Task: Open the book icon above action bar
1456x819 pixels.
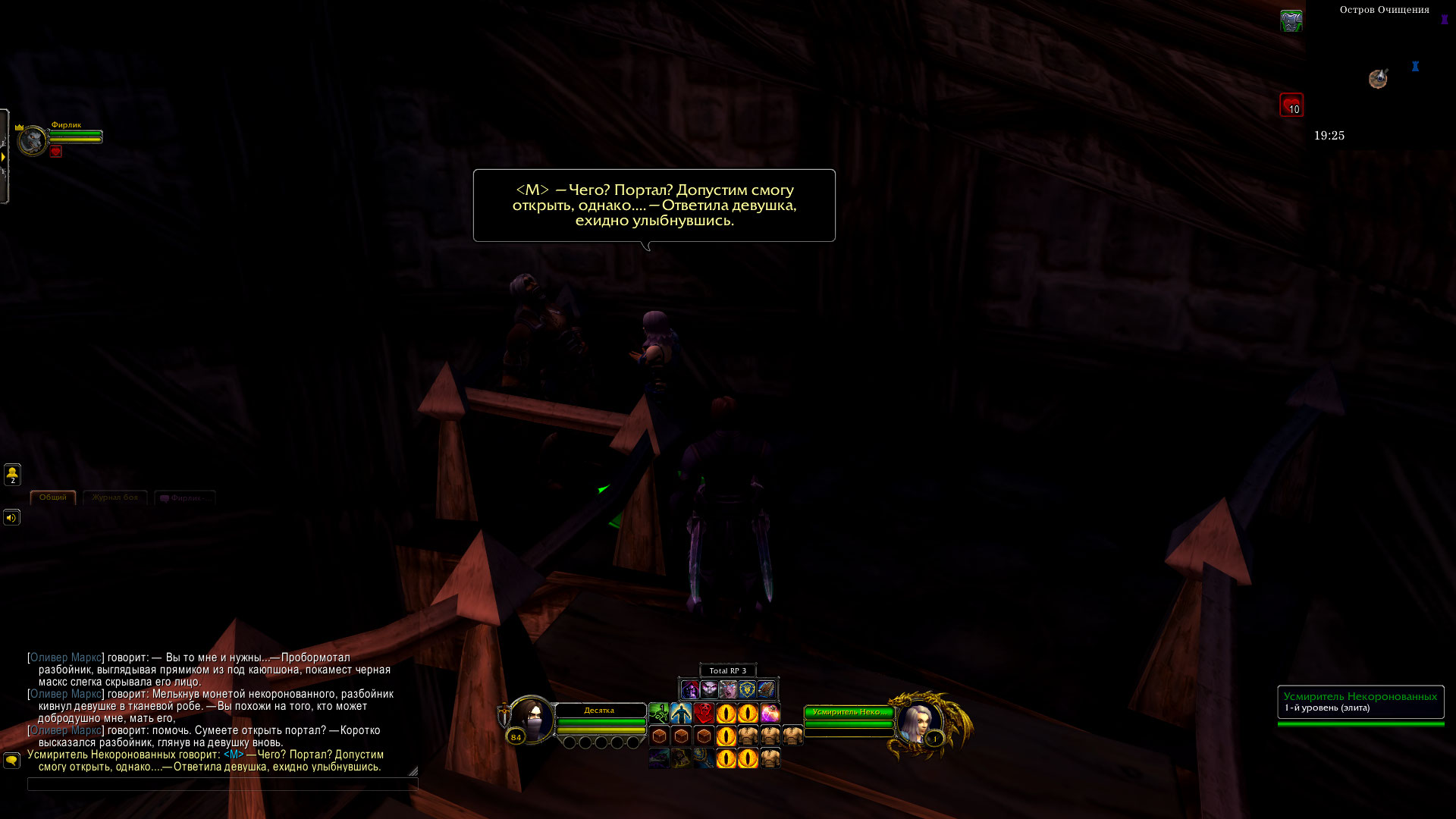Action: click(x=766, y=689)
